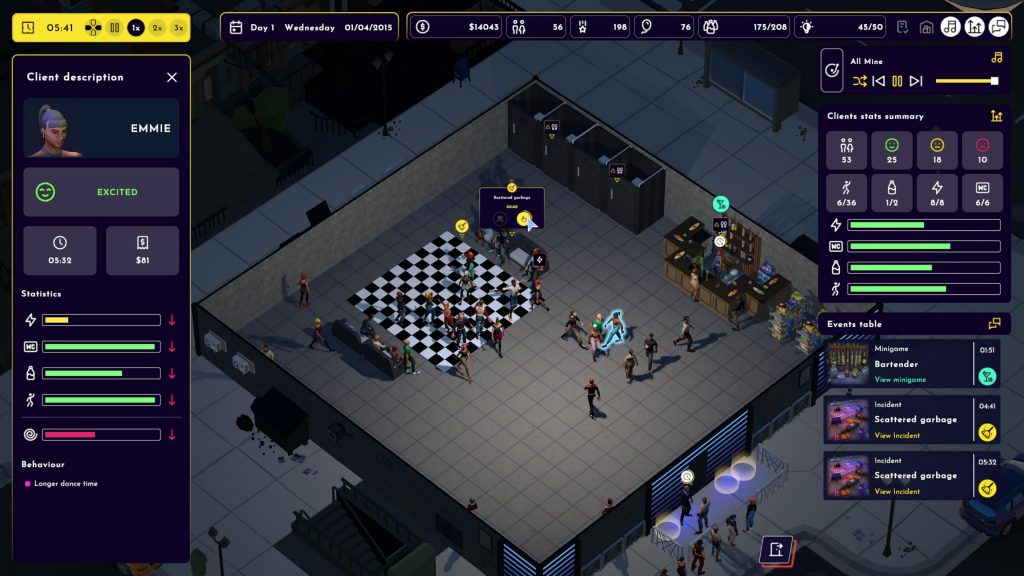Pause the game time
This screenshot has height=576, width=1024.
tap(115, 28)
